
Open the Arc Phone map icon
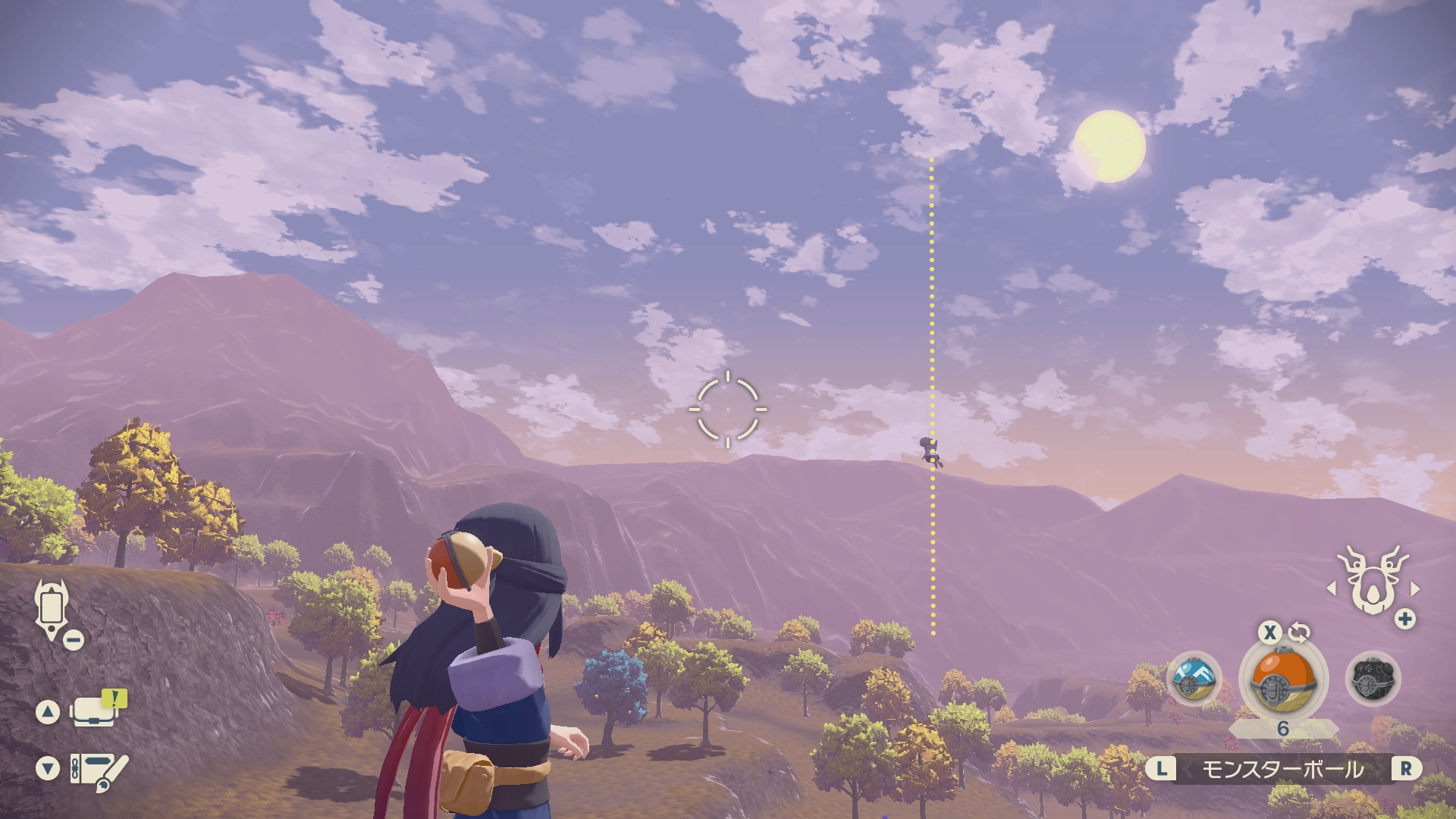point(52,609)
